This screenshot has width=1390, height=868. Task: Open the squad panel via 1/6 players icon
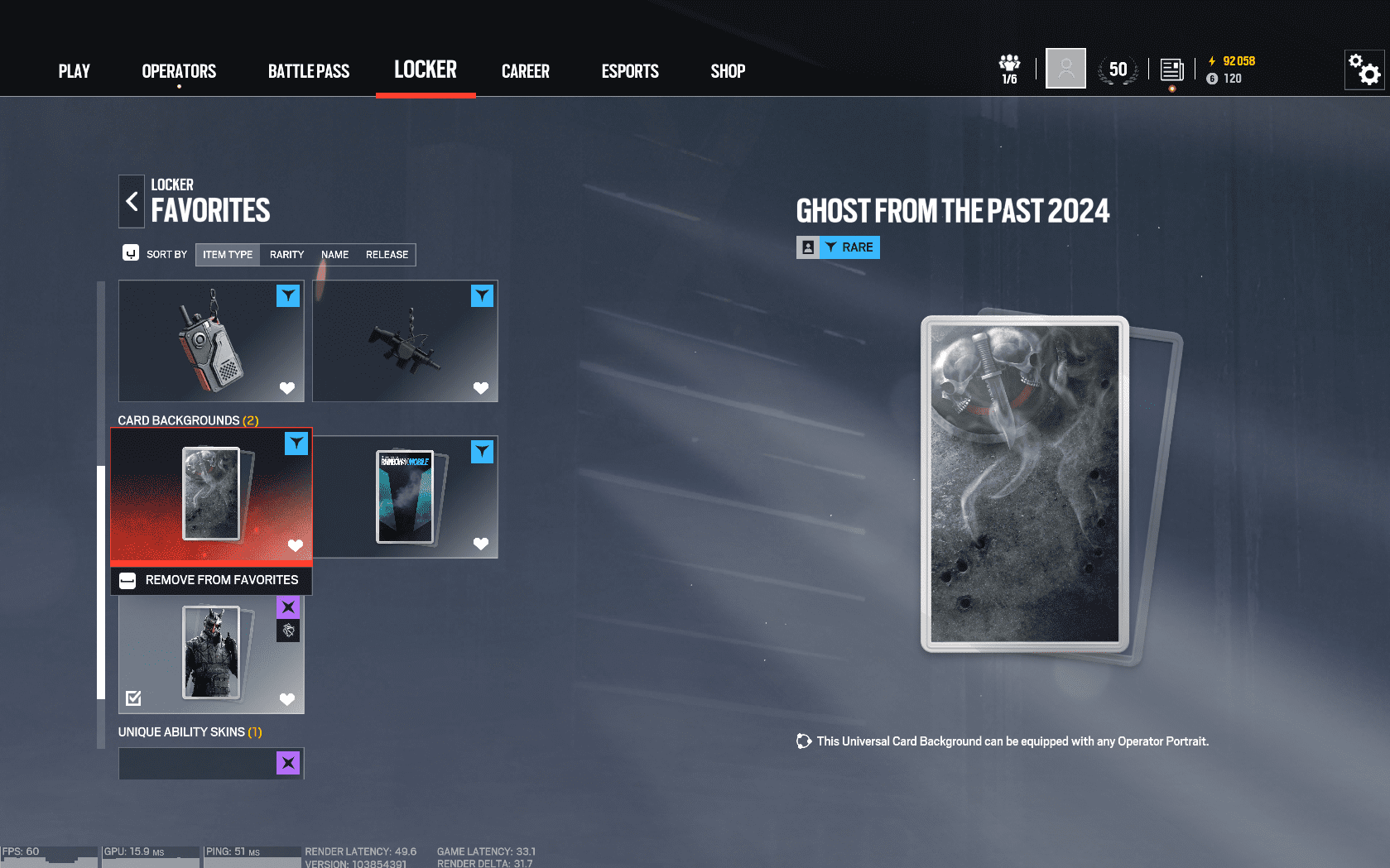[x=1008, y=66]
